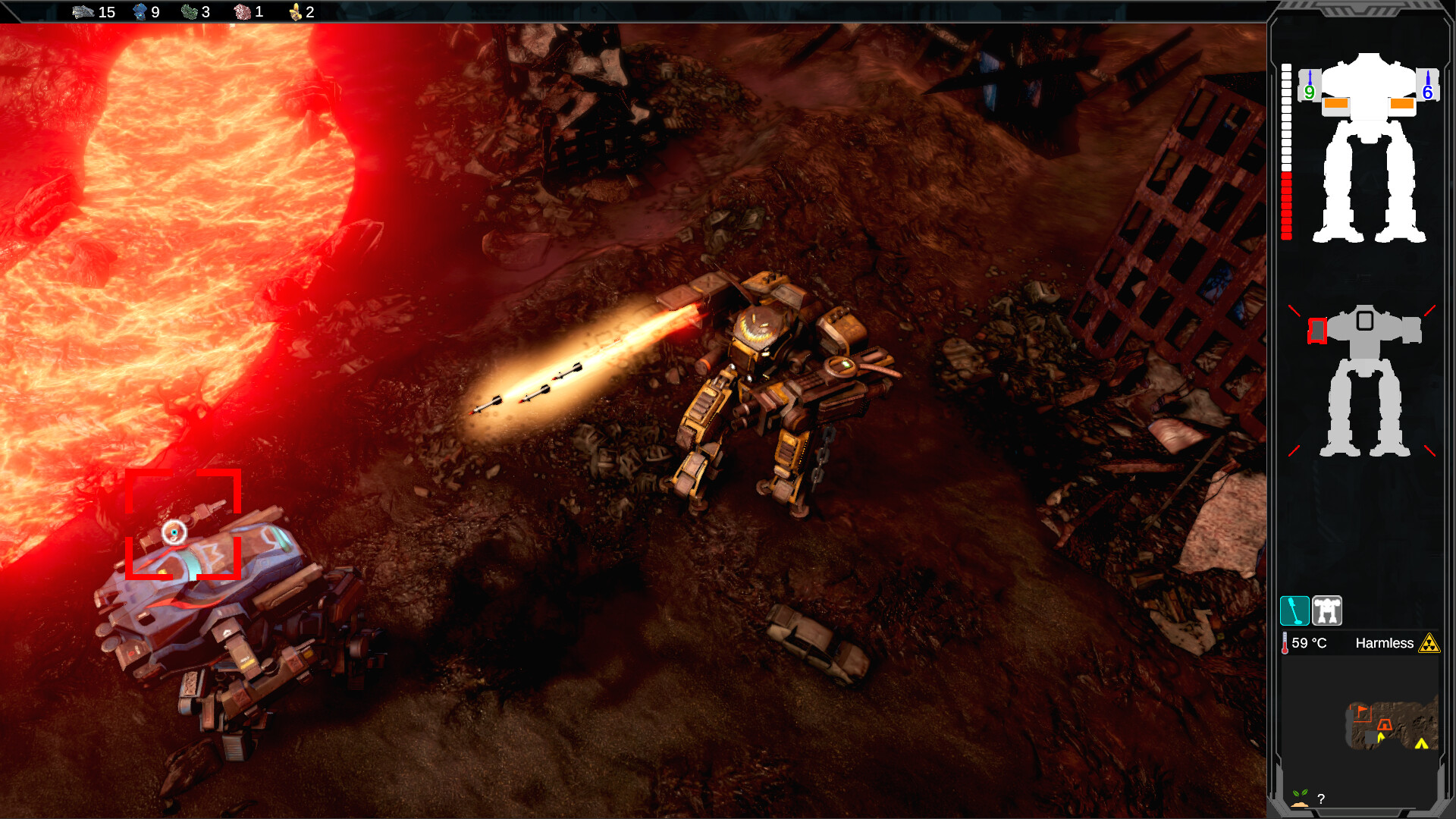Click the pink crystal counter showing 1
Viewport: 1456px width, 819px height.
243,11
